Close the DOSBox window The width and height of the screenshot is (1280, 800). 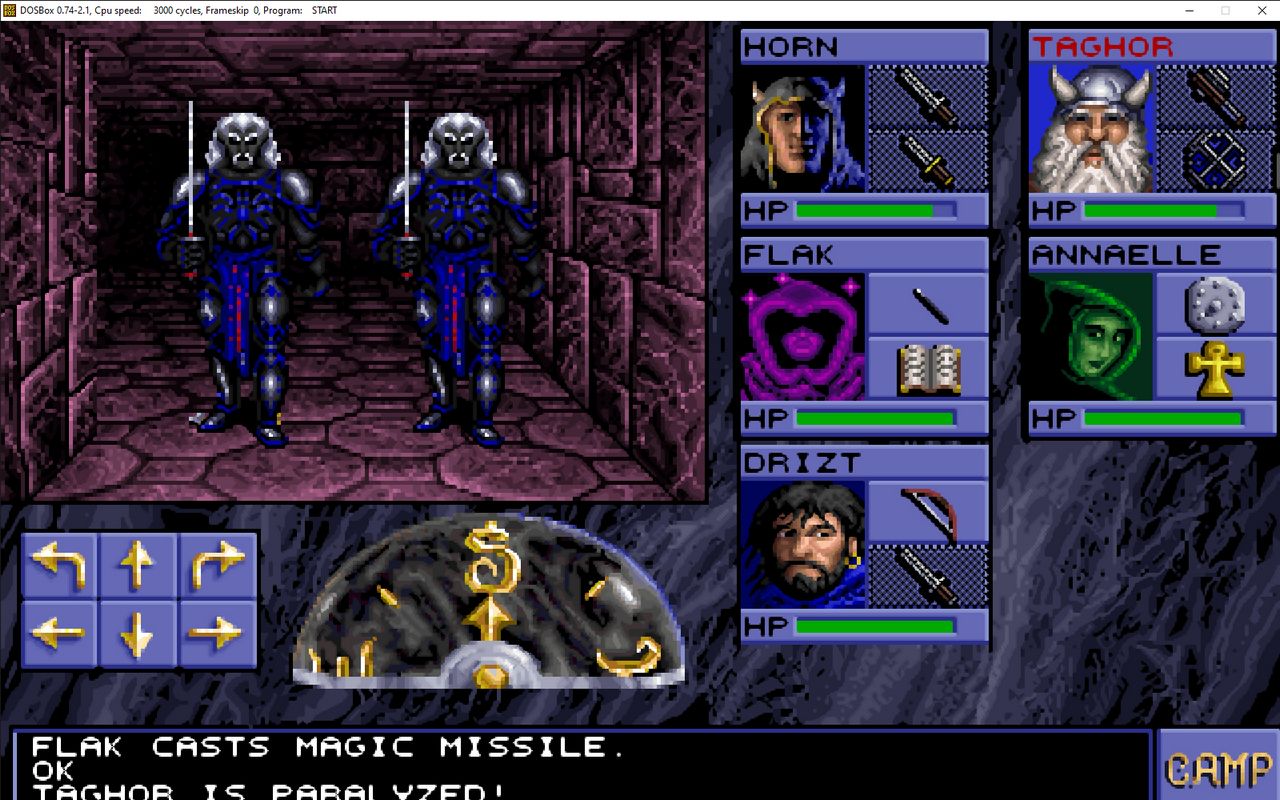point(1262,10)
